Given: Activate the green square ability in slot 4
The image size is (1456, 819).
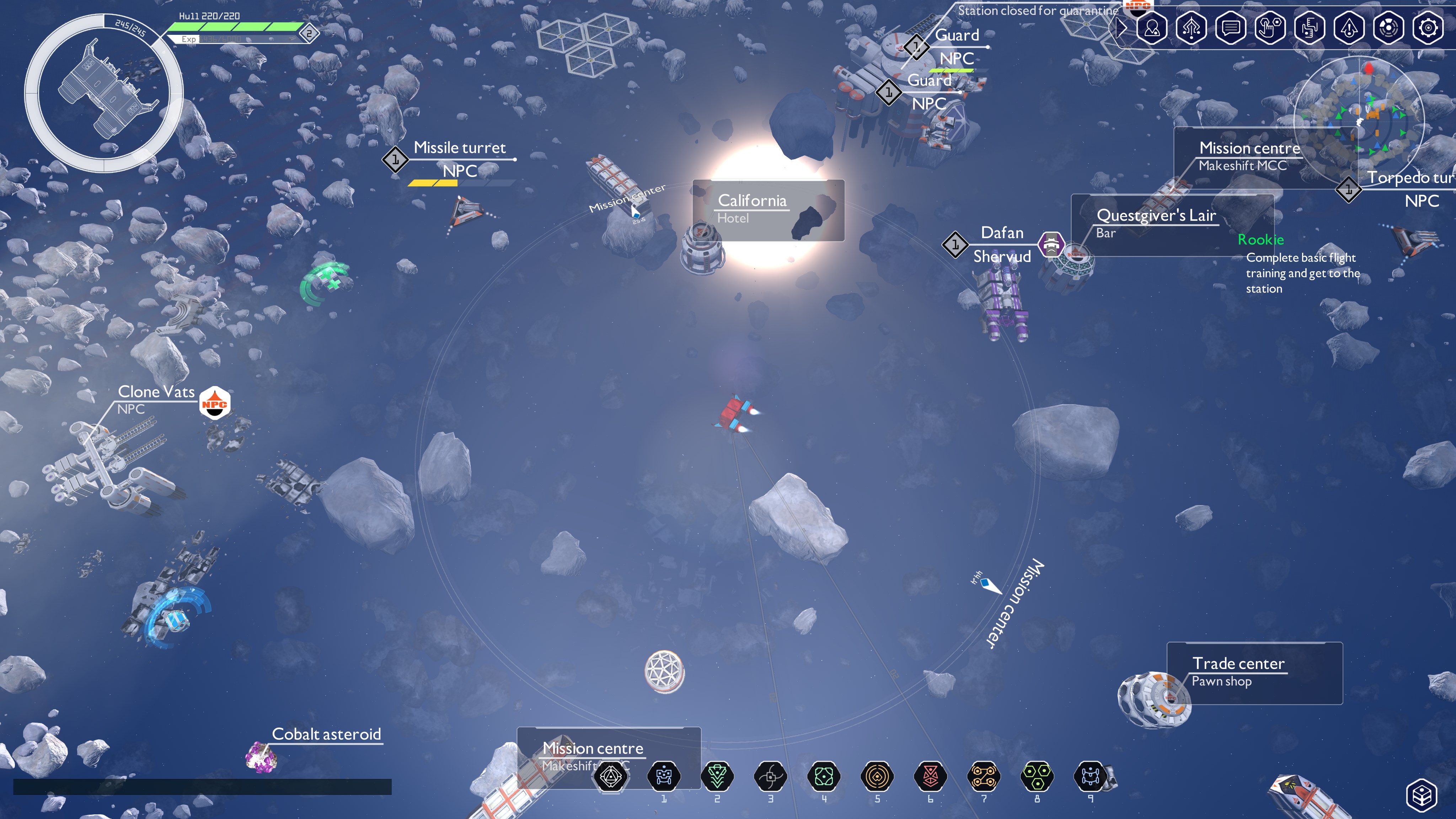Looking at the screenshot, I should (824, 777).
